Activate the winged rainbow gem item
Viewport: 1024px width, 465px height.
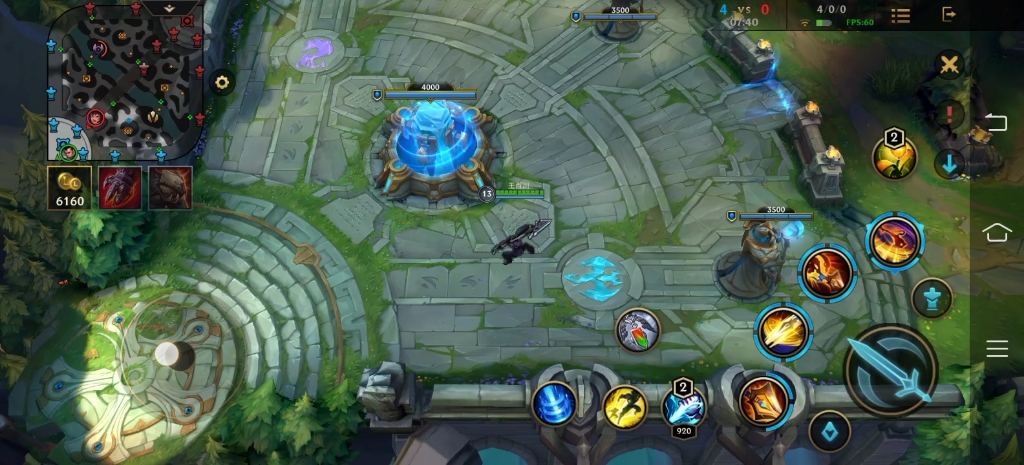coord(639,330)
